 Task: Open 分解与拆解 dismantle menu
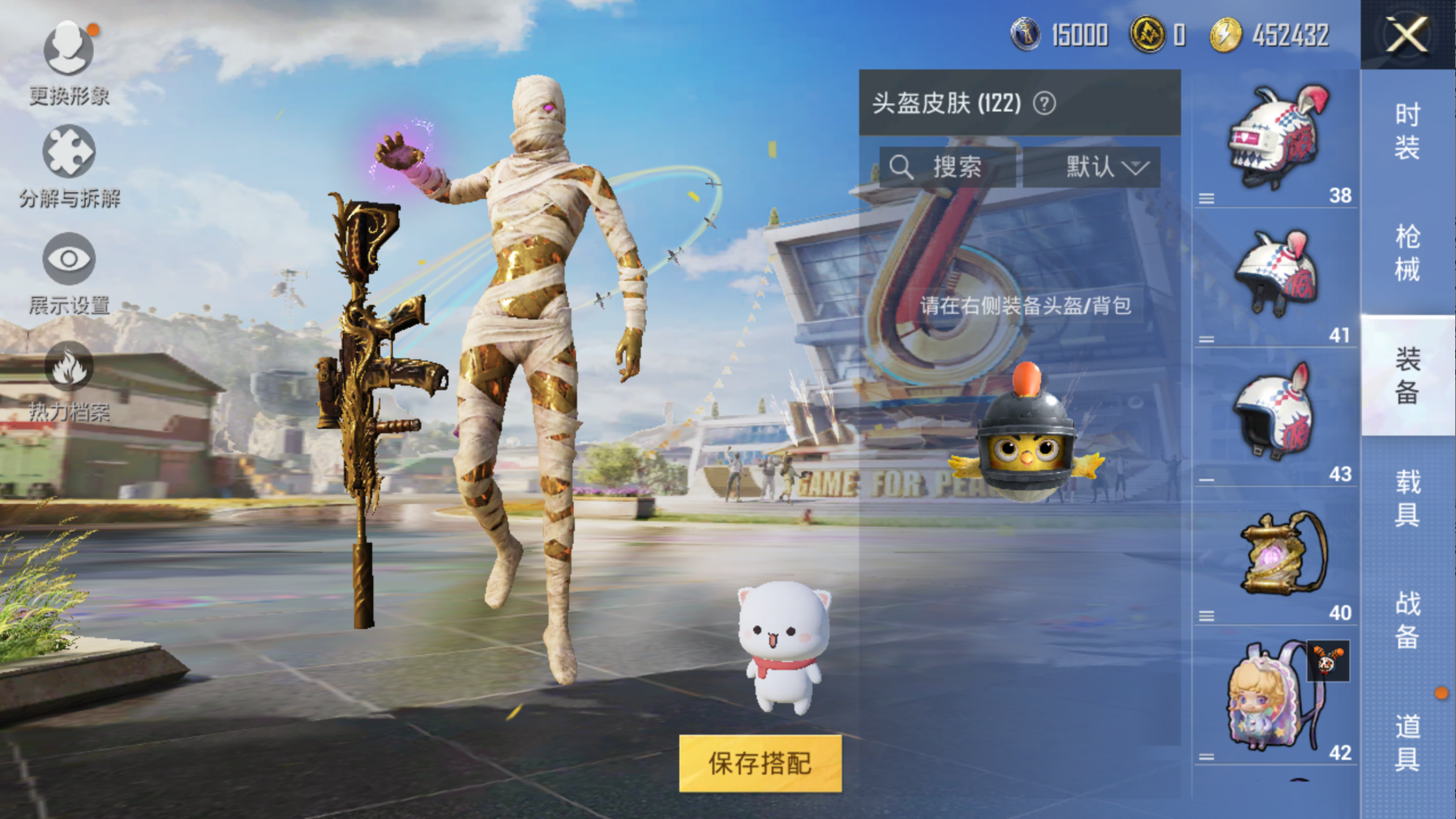coord(69,166)
